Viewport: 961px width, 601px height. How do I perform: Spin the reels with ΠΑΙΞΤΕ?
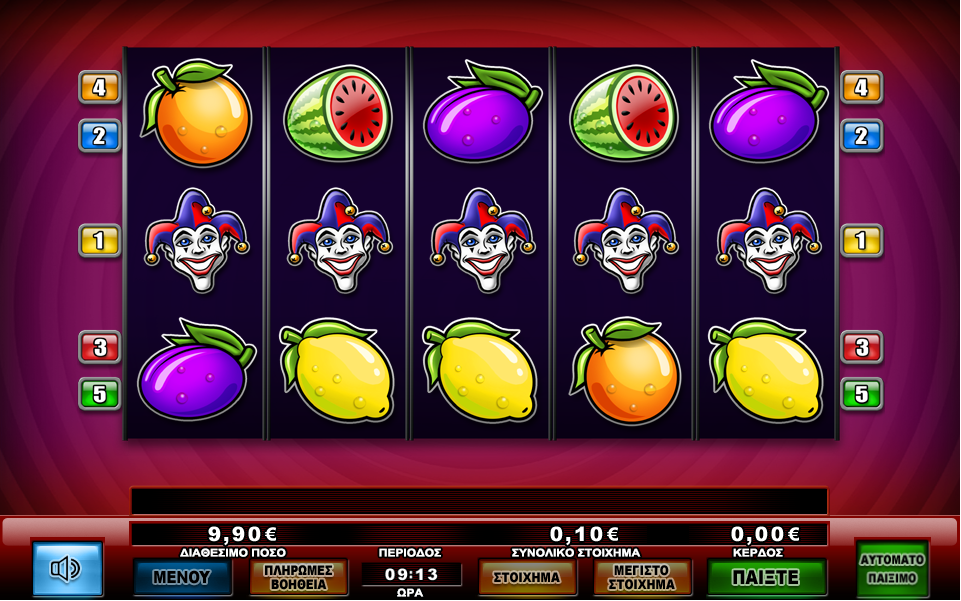[766, 577]
